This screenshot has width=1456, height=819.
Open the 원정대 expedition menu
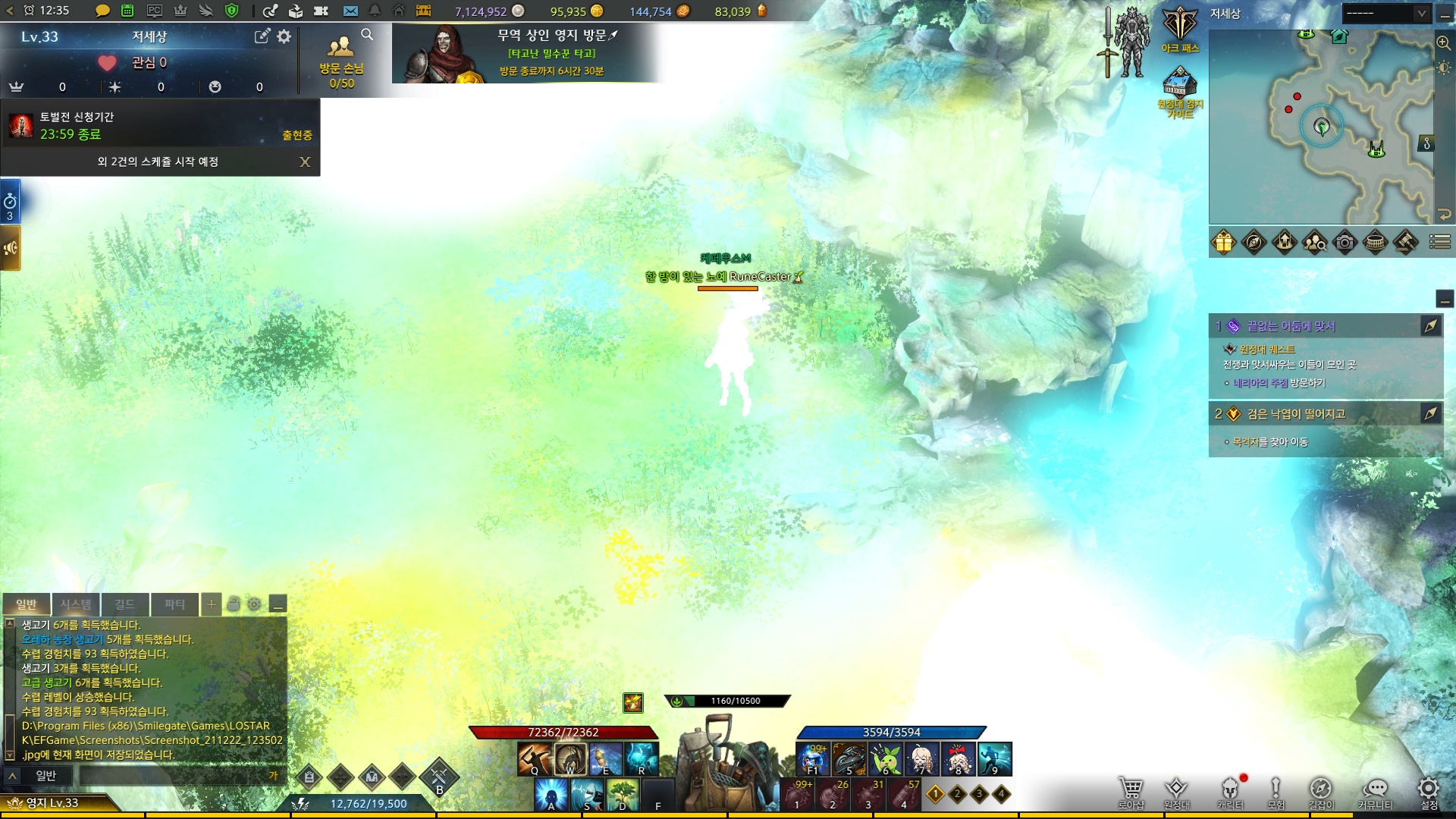(x=1176, y=791)
